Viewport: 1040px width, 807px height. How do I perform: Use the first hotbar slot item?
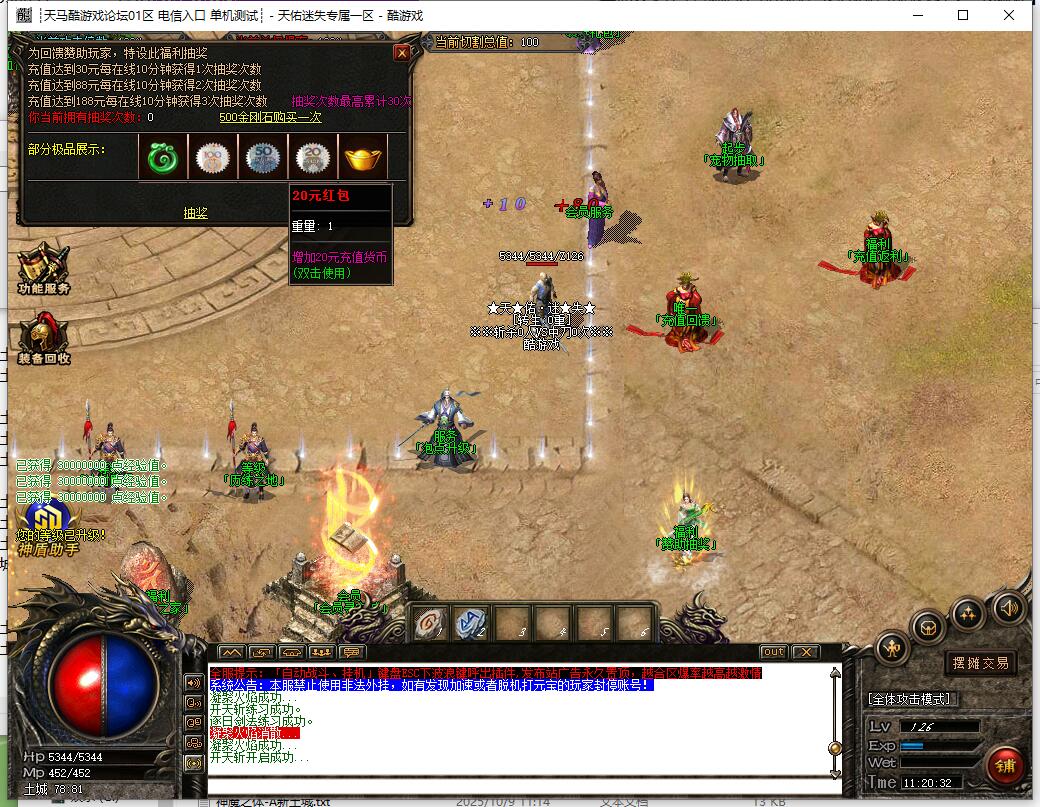click(x=432, y=624)
